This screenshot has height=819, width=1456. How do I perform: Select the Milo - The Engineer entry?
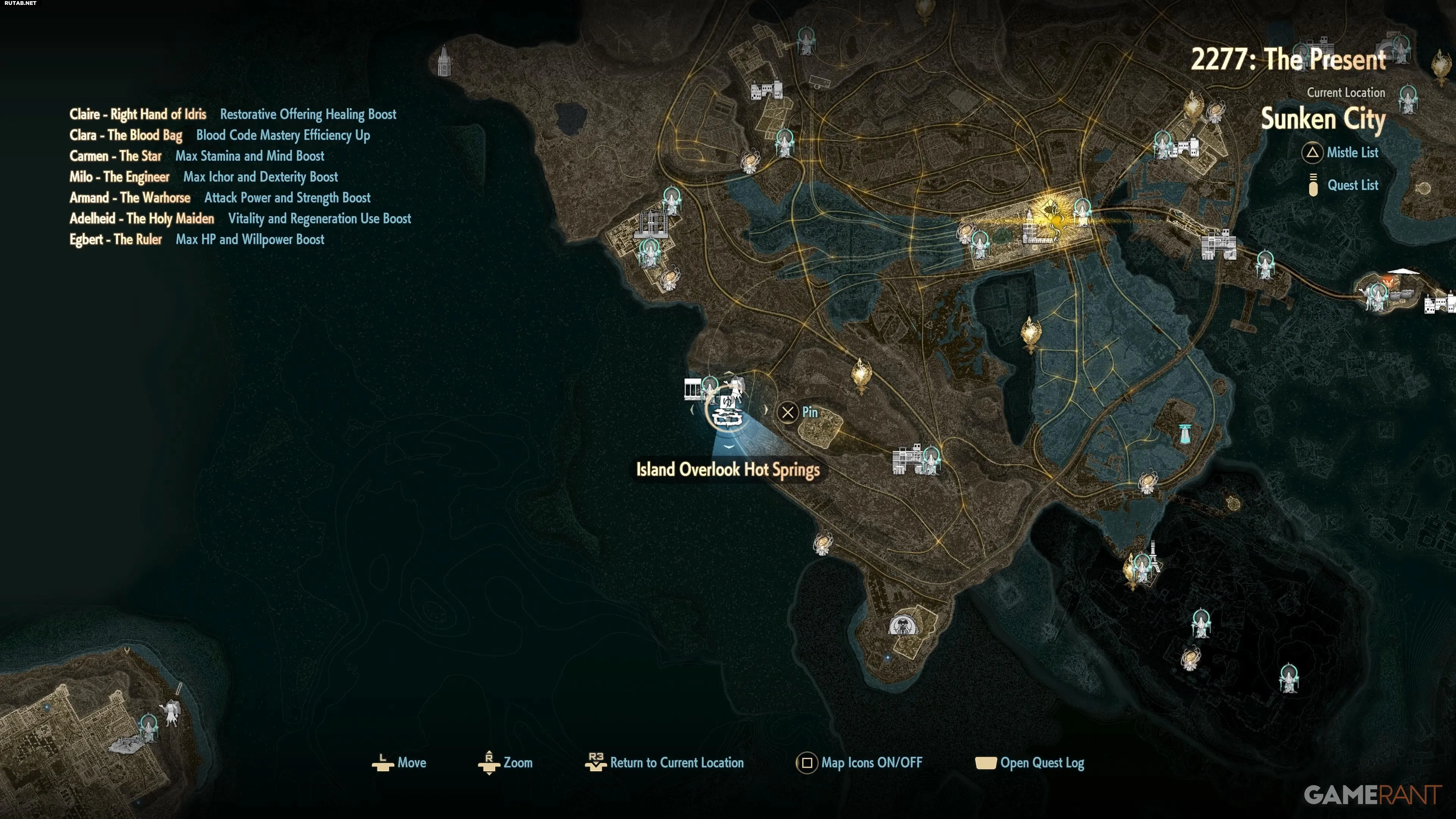pos(119,177)
